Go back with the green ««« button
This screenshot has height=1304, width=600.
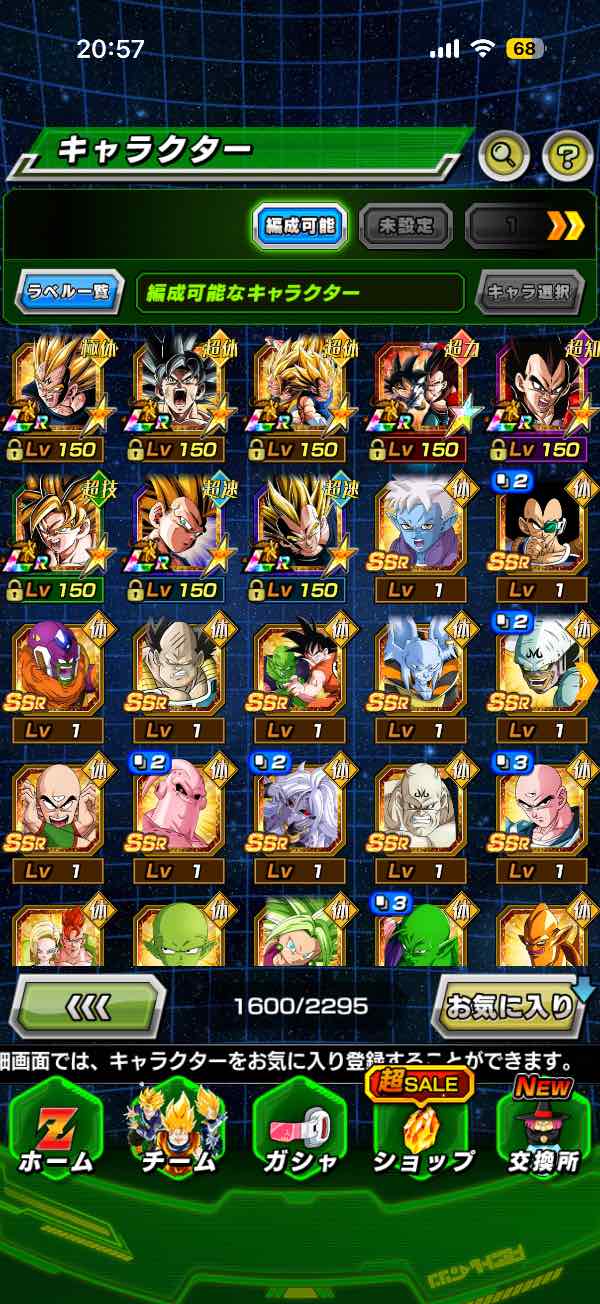pyautogui.click(x=88, y=1005)
